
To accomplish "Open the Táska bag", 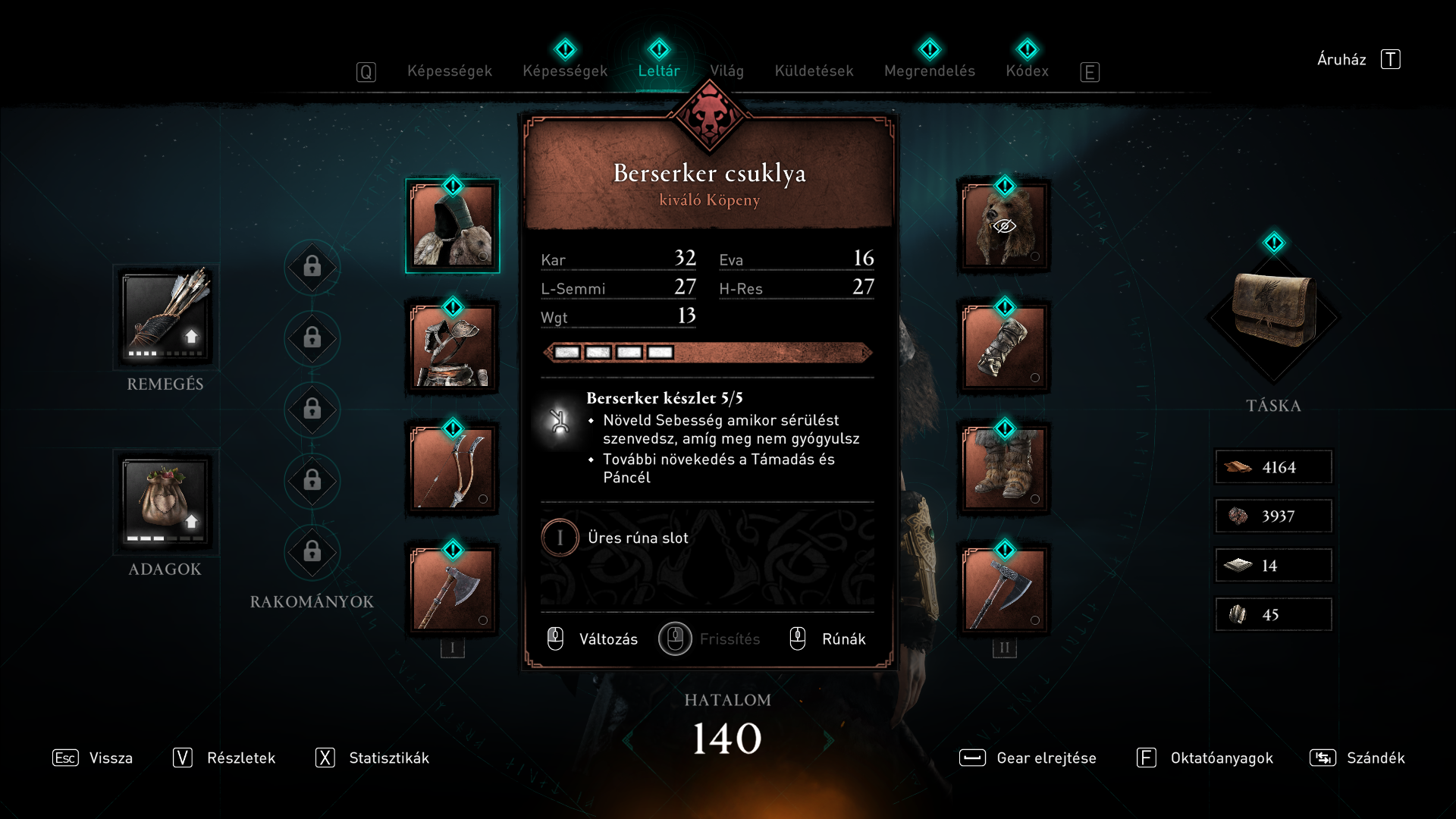I will point(1273,312).
